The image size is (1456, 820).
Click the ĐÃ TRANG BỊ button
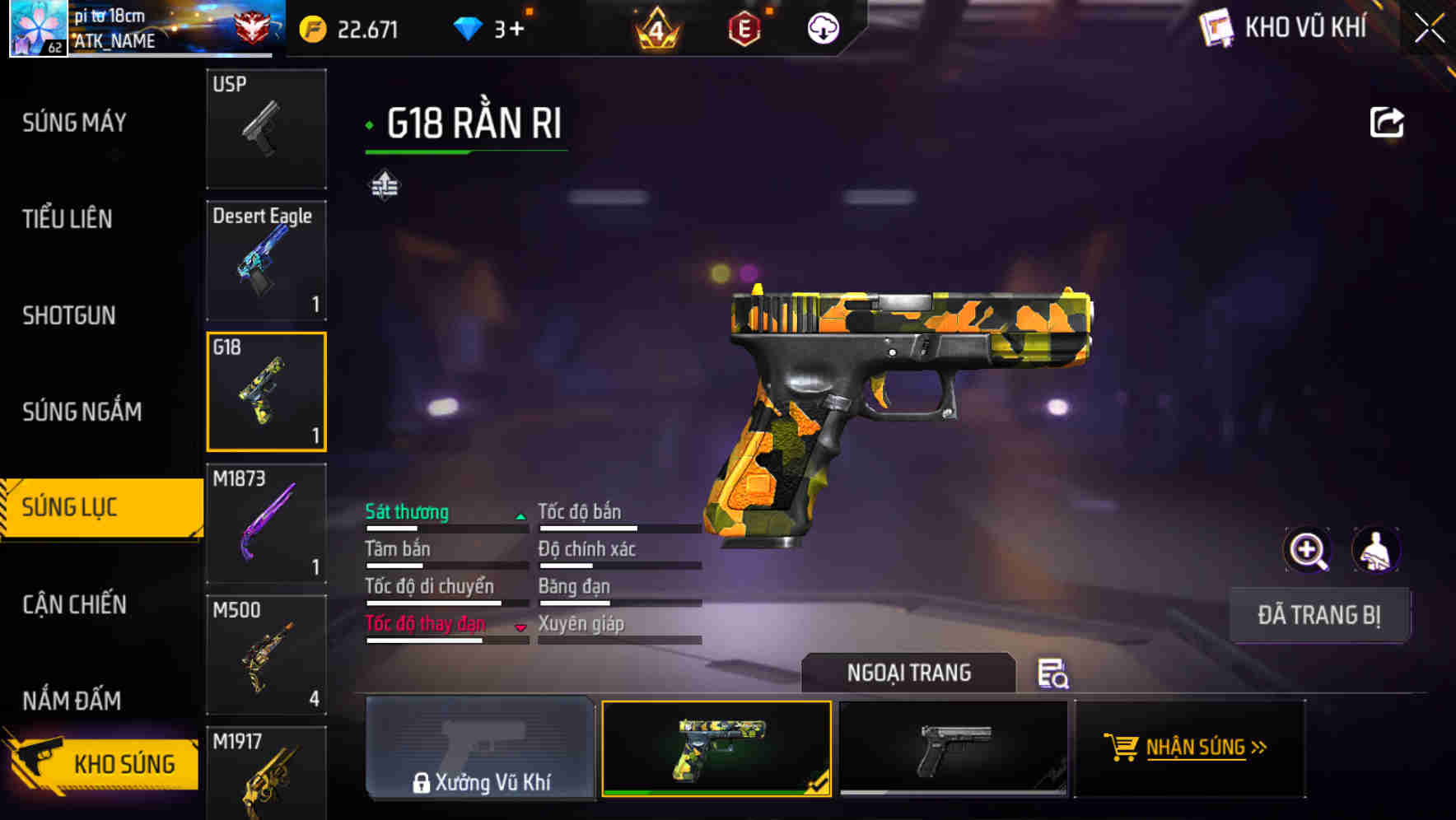point(1319,614)
